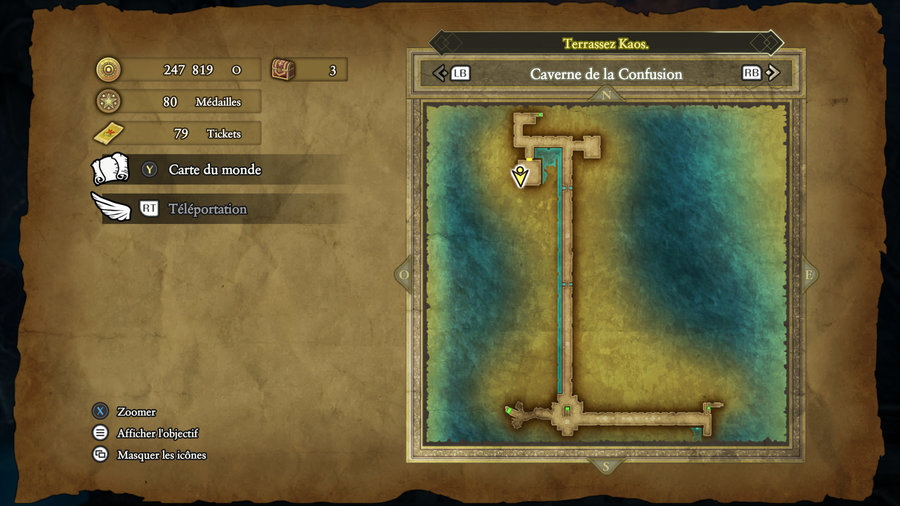Image resolution: width=900 pixels, height=506 pixels.
Task: Go to the previous map with left arrow
Action: pos(438,73)
